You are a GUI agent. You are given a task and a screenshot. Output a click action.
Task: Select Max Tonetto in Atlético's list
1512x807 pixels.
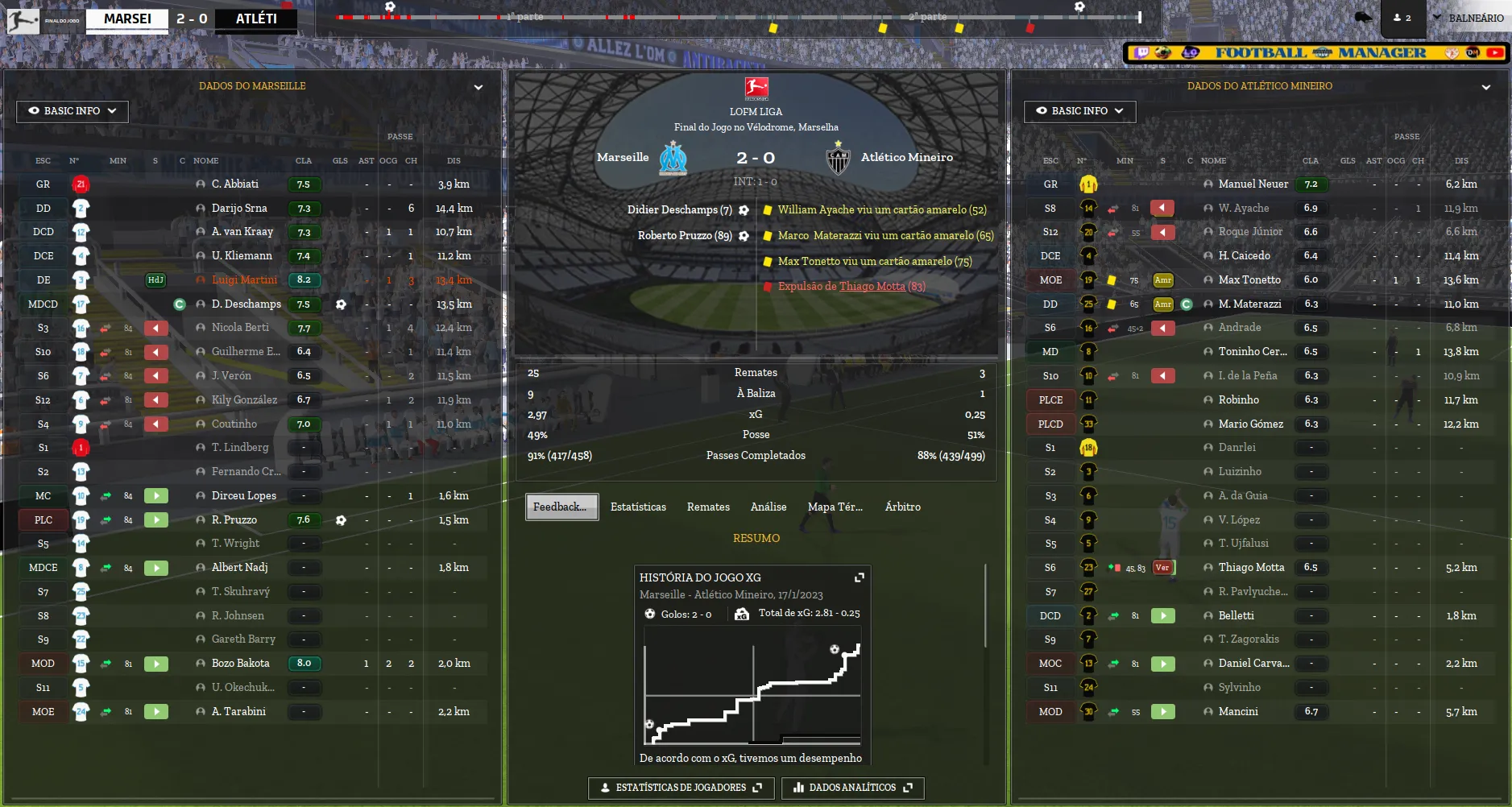pos(1249,280)
